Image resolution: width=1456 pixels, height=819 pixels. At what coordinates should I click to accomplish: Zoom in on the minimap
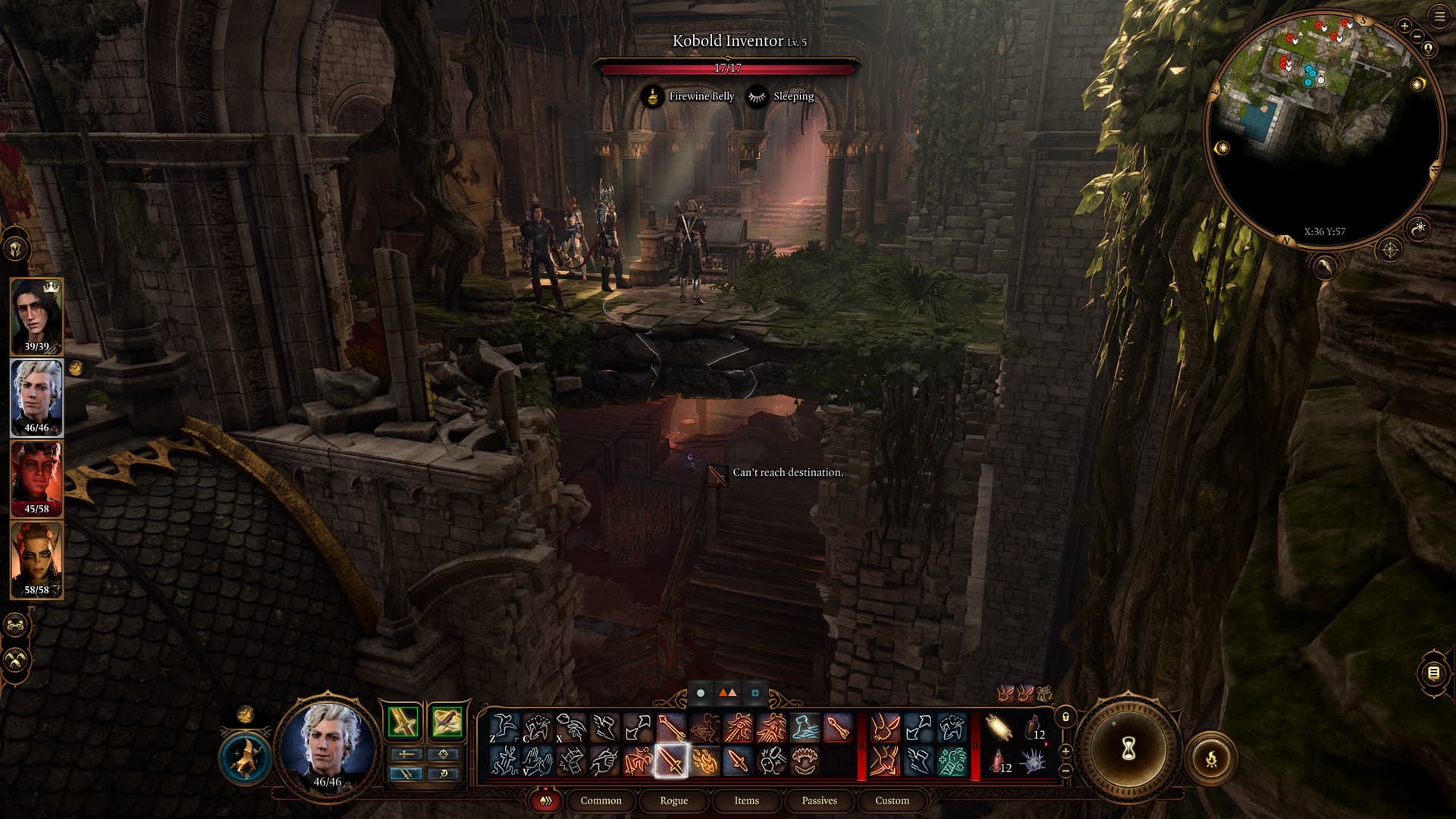pos(1404,26)
